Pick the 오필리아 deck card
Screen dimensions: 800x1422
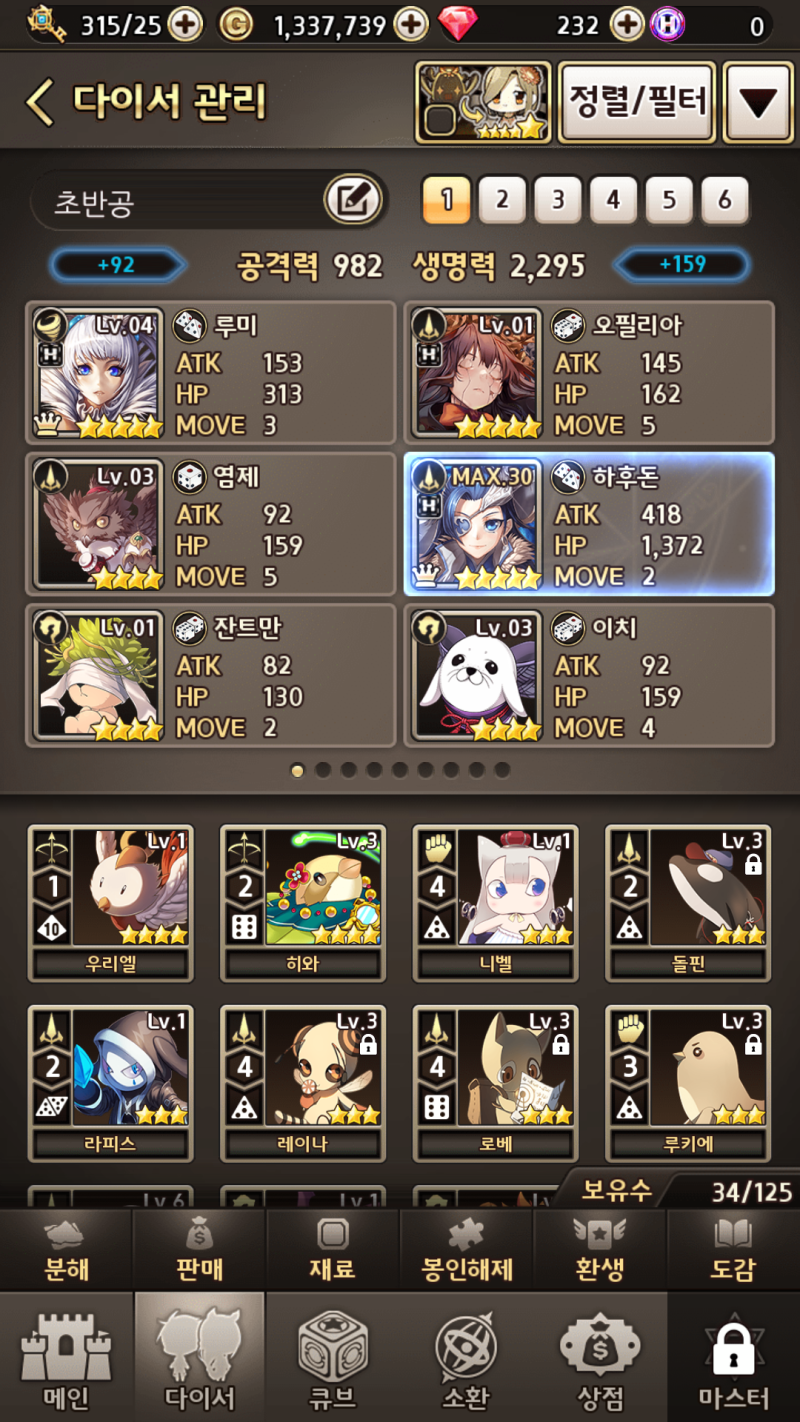click(x=588, y=373)
